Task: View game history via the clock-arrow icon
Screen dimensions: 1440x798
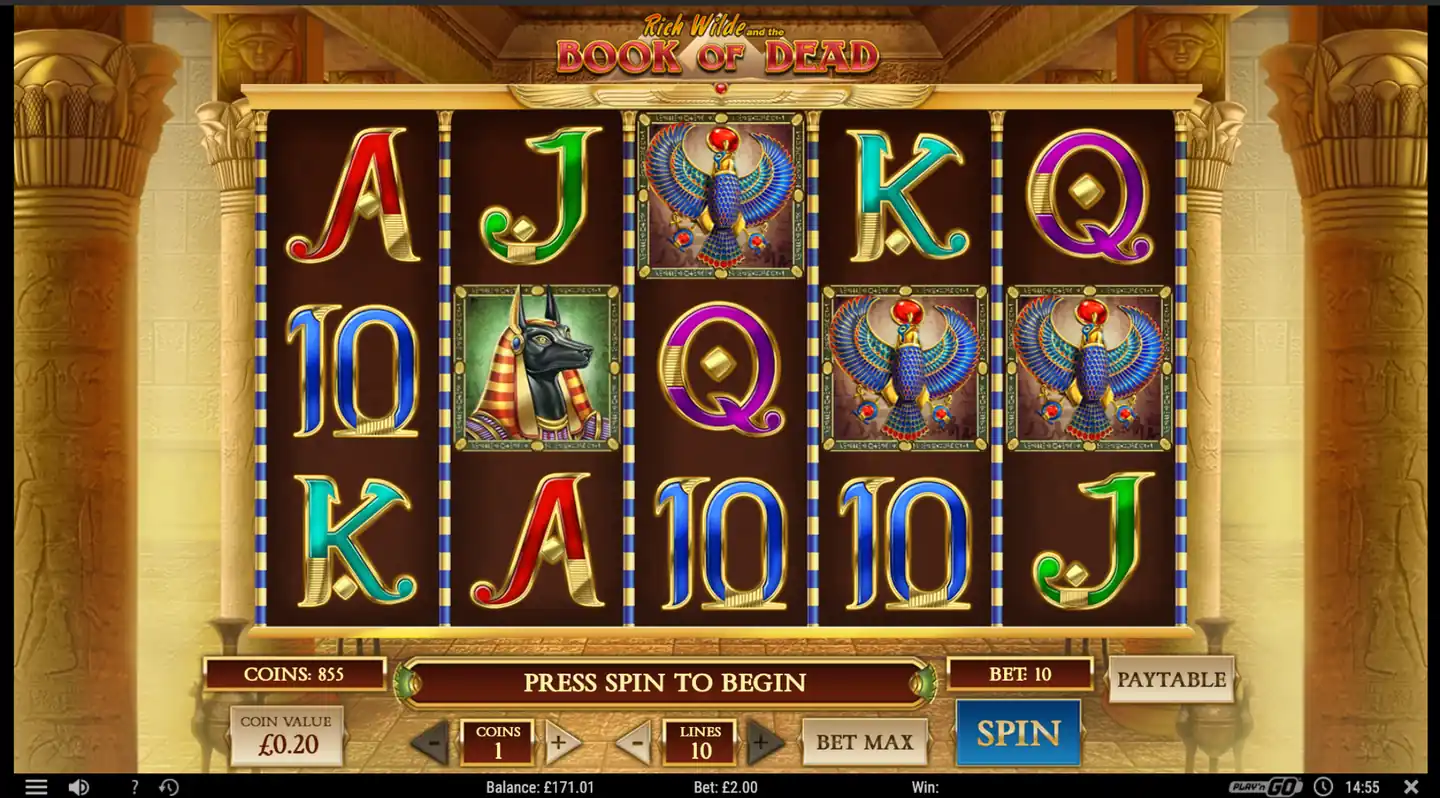Action: coord(169,786)
